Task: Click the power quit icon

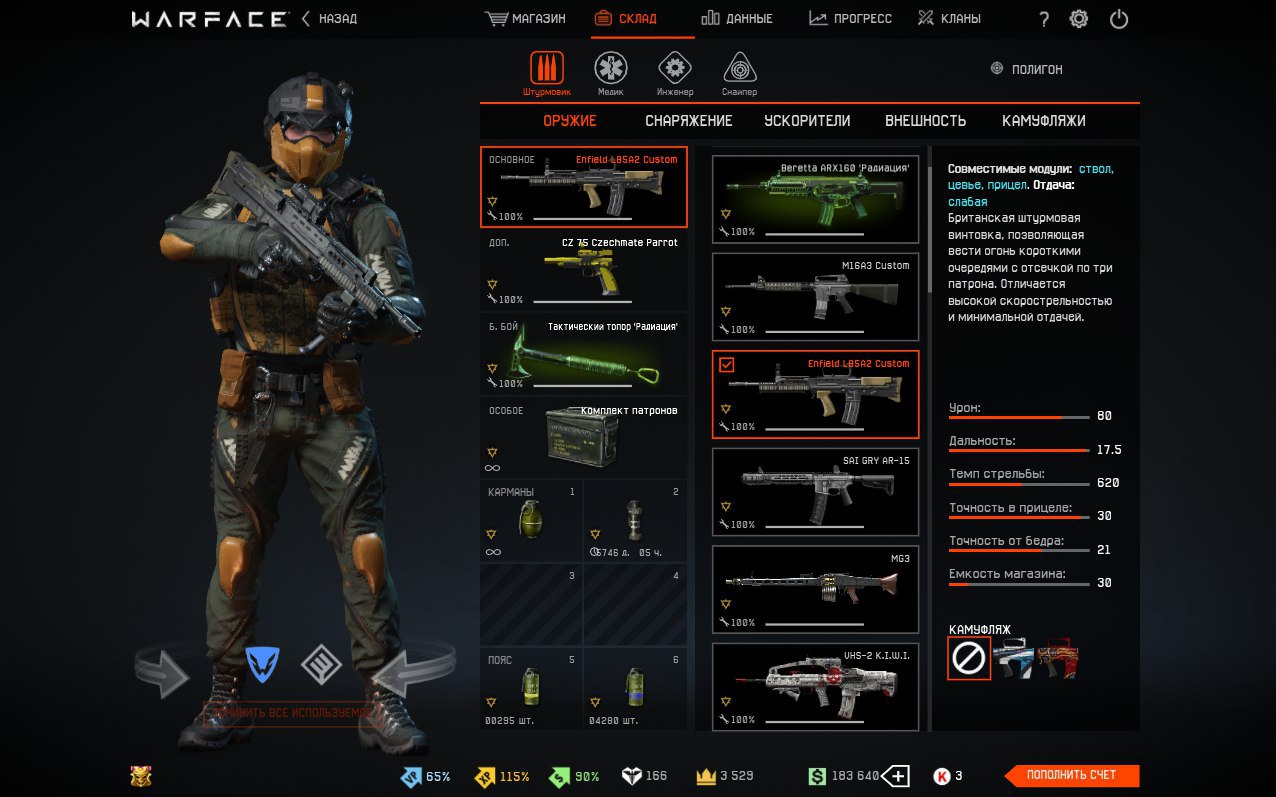Action: point(1119,19)
